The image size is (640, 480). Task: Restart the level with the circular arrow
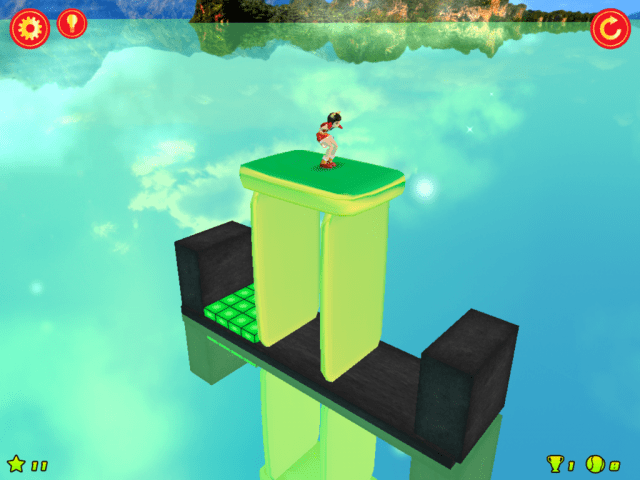click(x=610, y=28)
